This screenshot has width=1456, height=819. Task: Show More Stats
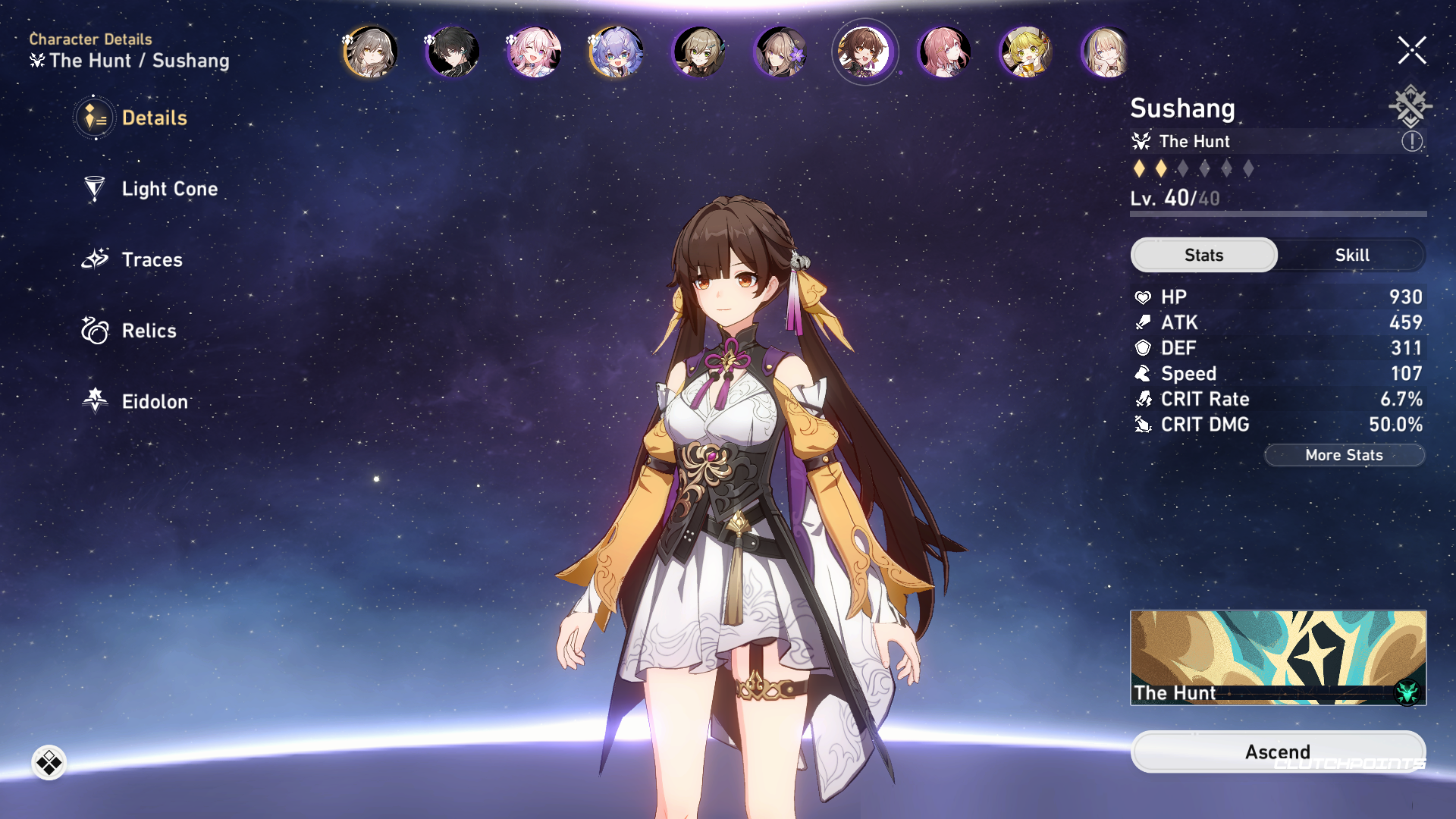(1344, 455)
